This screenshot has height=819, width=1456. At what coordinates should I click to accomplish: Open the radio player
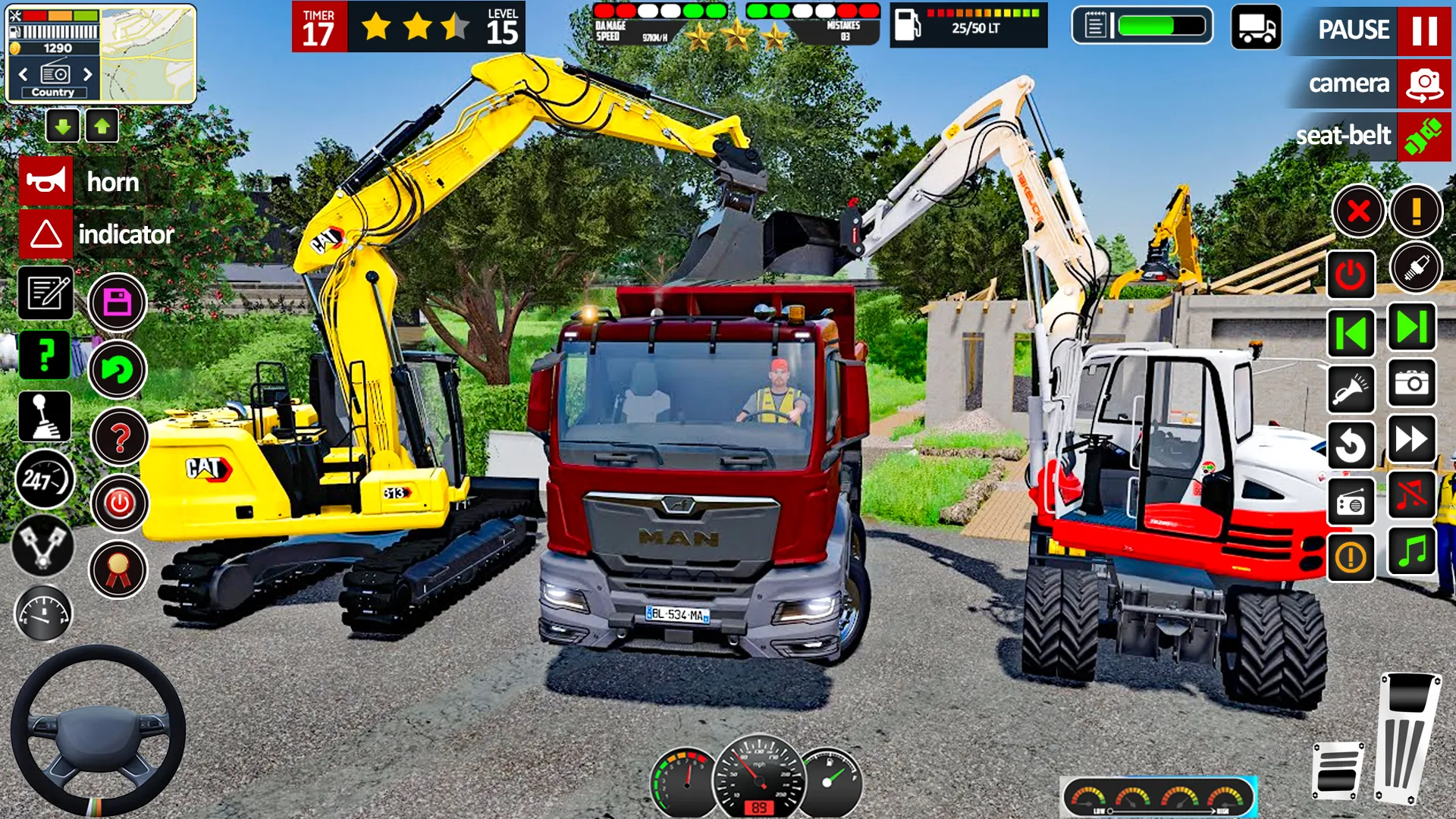(x=1351, y=502)
